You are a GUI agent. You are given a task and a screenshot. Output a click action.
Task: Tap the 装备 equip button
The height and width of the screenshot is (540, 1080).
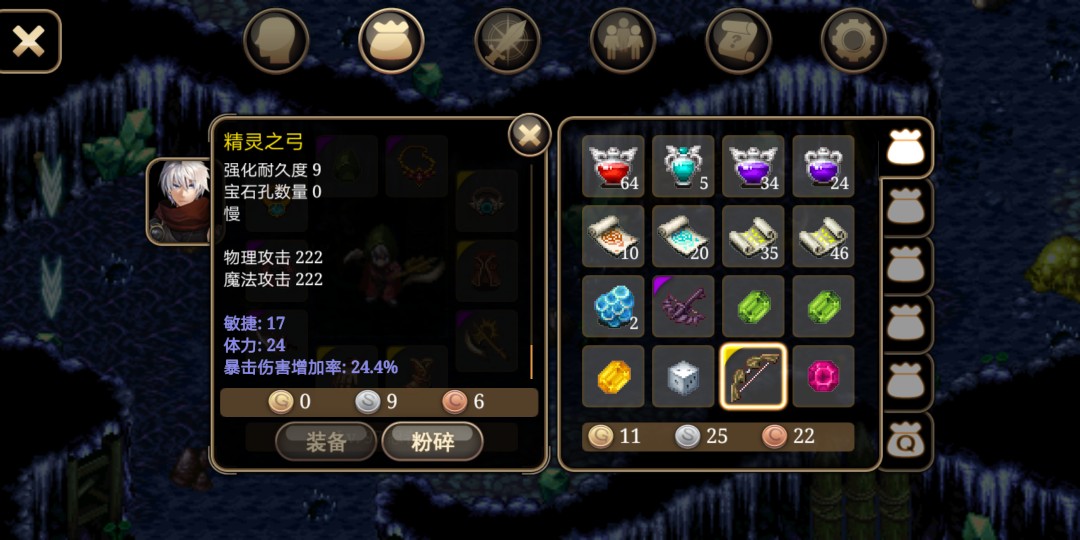tap(326, 442)
